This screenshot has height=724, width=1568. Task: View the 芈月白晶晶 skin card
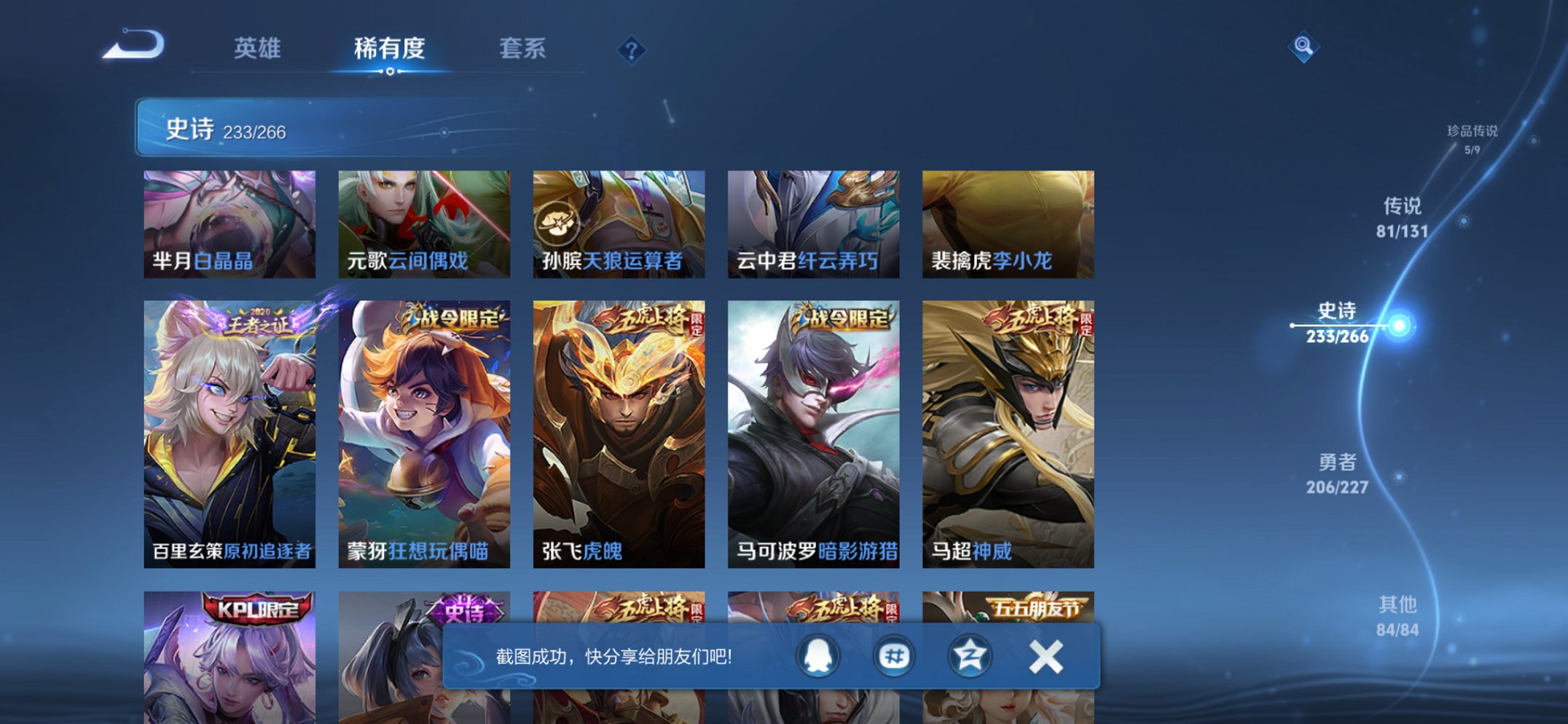pos(228,222)
